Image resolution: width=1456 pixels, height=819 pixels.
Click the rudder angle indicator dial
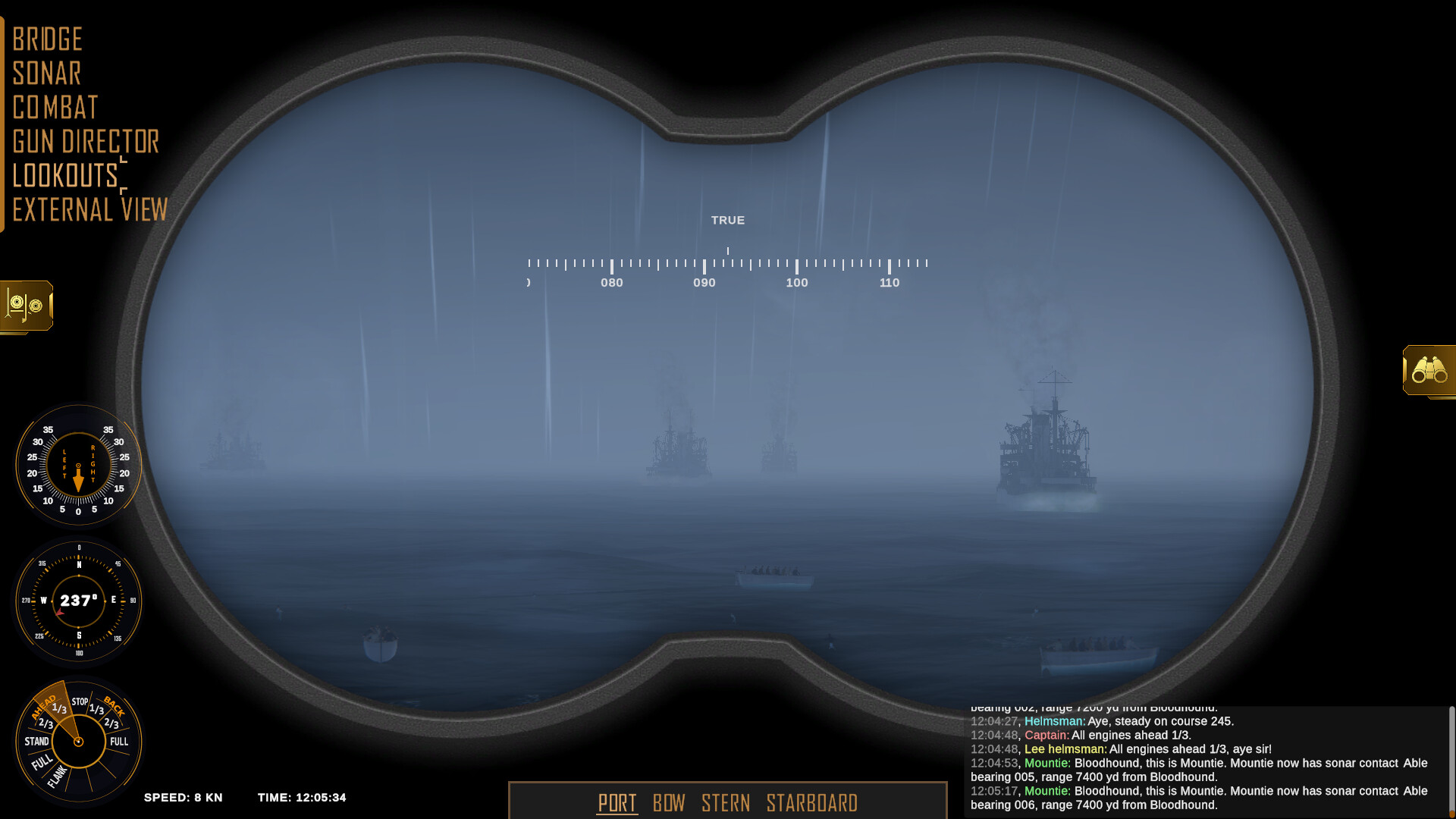pos(78,466)
